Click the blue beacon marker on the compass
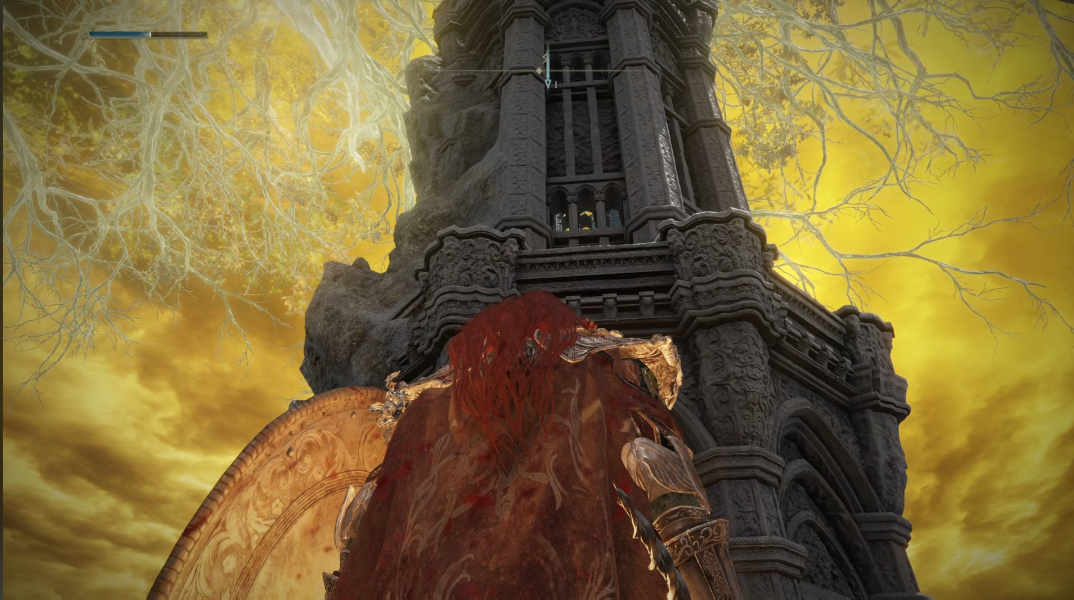 (x=547, y=81)
